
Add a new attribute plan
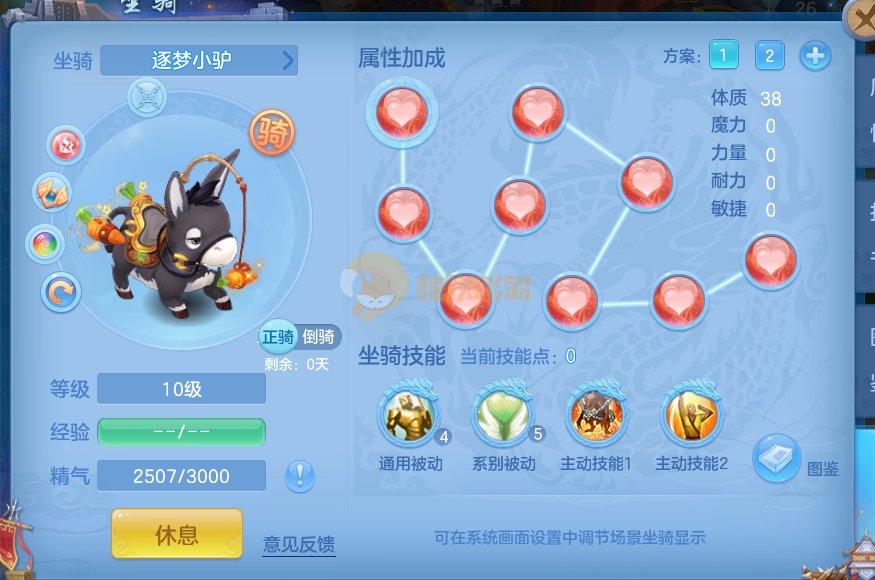[815, 56]
